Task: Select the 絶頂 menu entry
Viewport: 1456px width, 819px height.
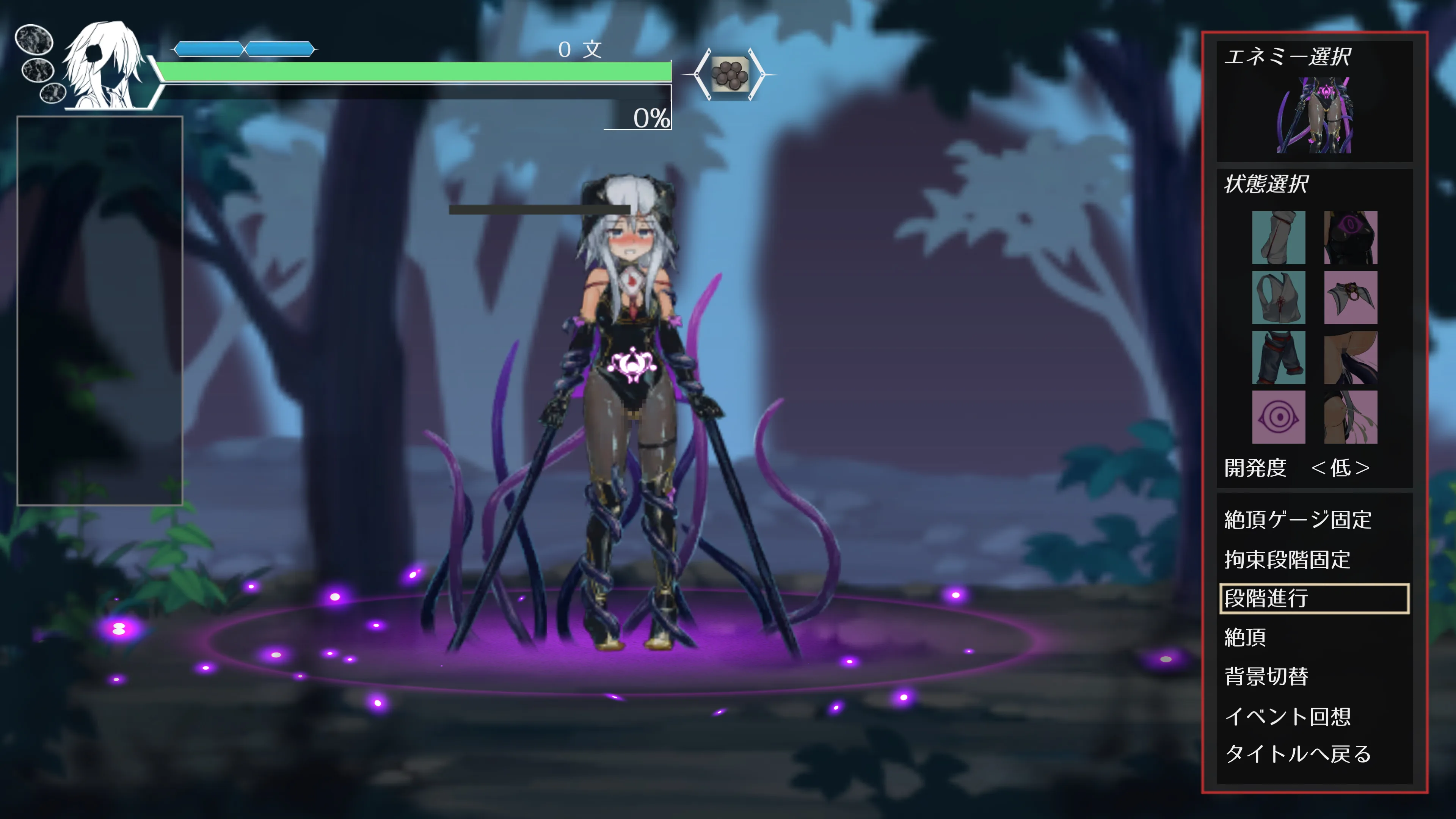Action: (x=1245, y=637)
